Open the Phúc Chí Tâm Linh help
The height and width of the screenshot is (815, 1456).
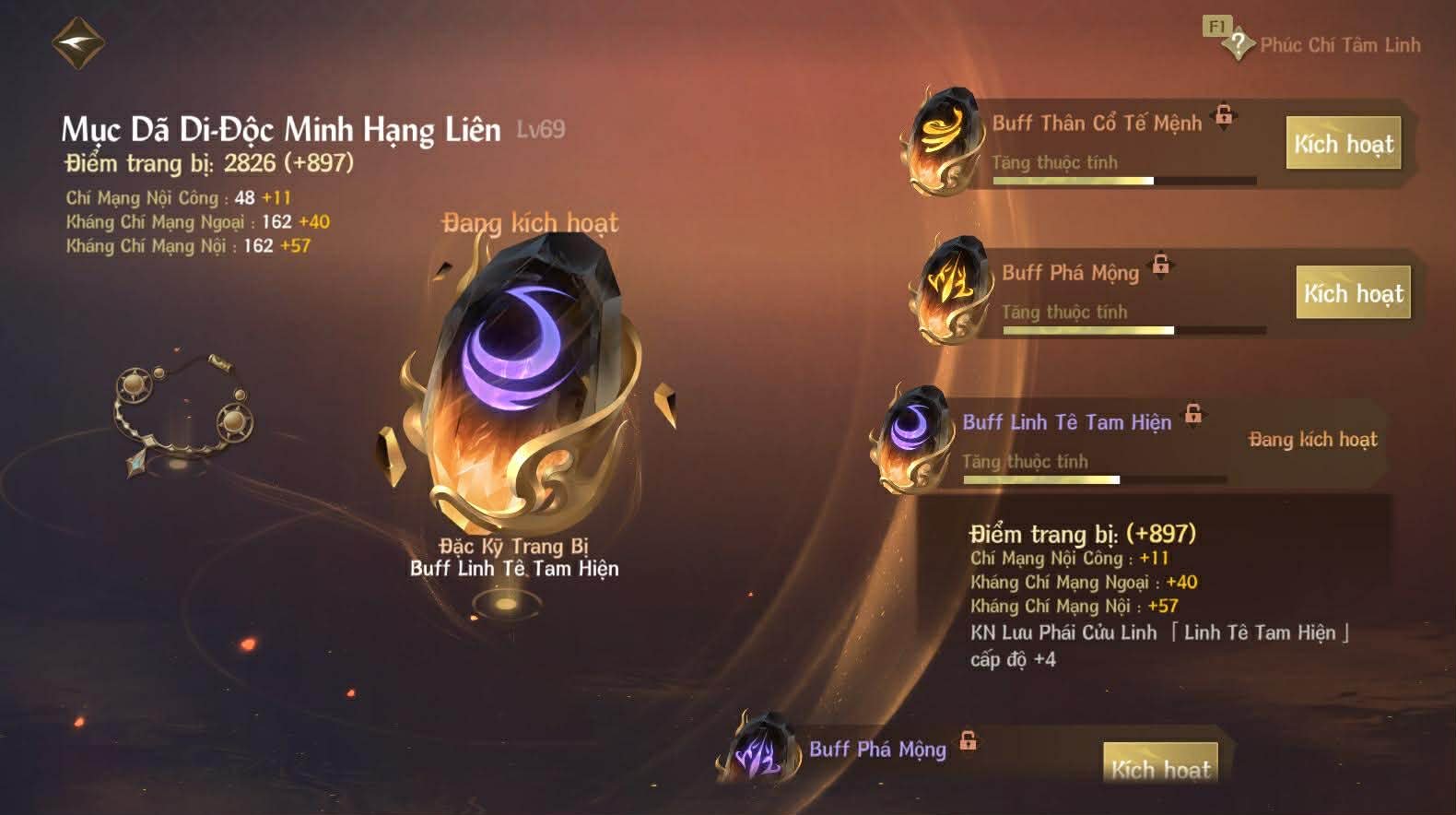pyautogui.click(x=1239, y=43)
